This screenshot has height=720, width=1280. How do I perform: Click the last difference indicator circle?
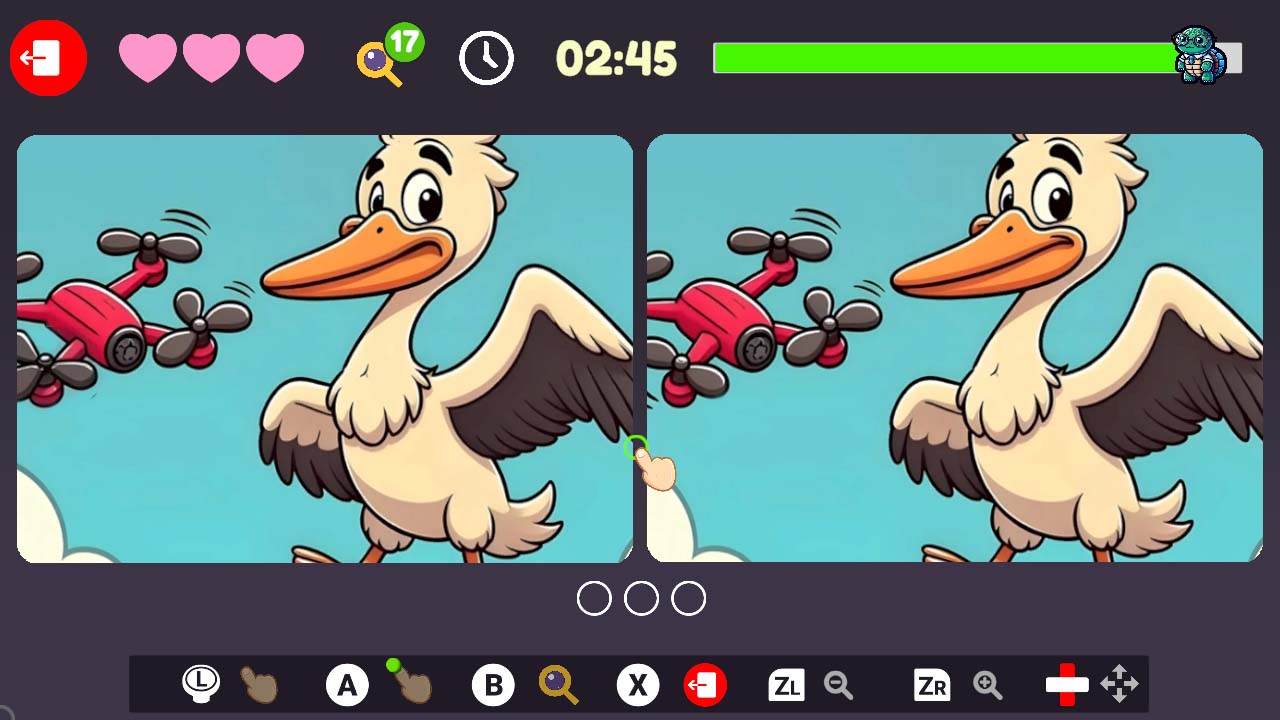click(x=689, y=598)
